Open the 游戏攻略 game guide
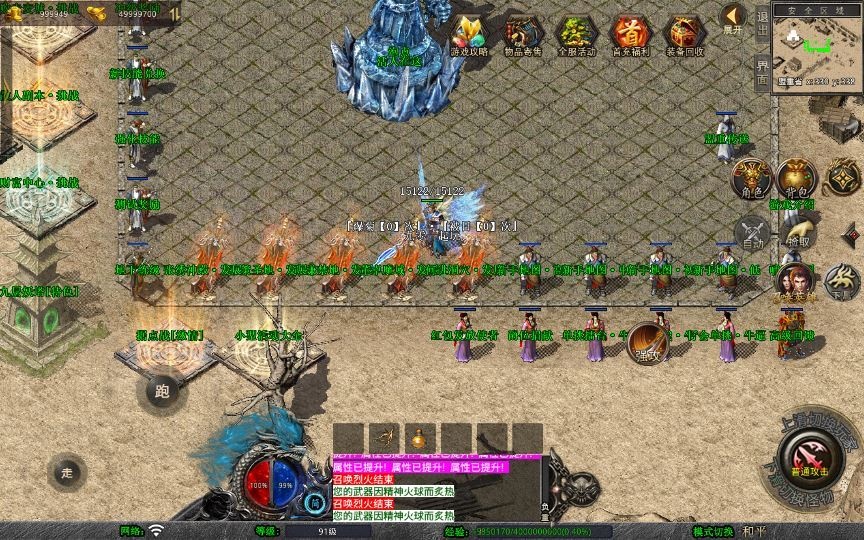The height and width of the screenshot is (540, 864). tap(469, 34)
